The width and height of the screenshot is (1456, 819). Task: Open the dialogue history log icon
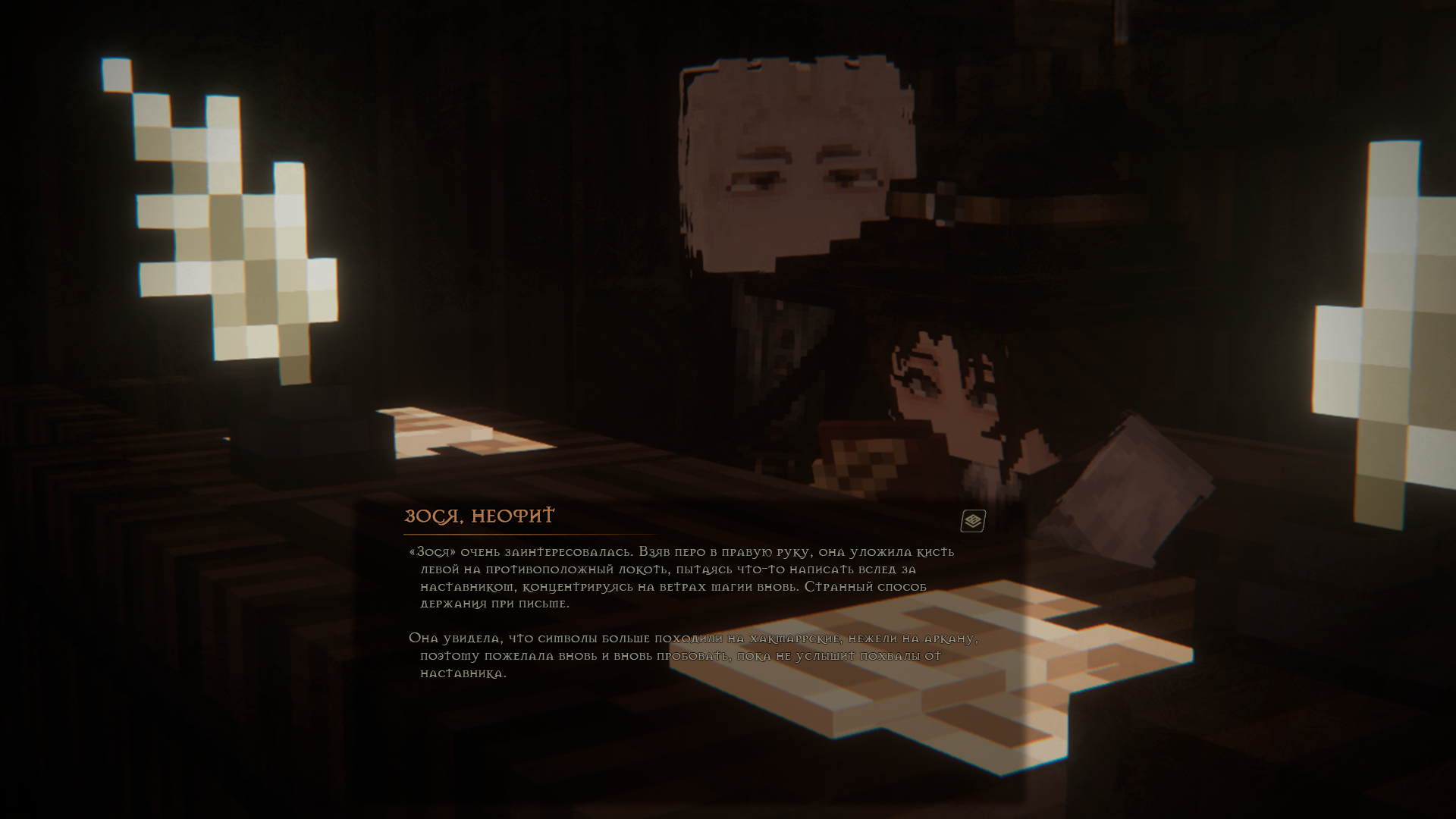973,521
